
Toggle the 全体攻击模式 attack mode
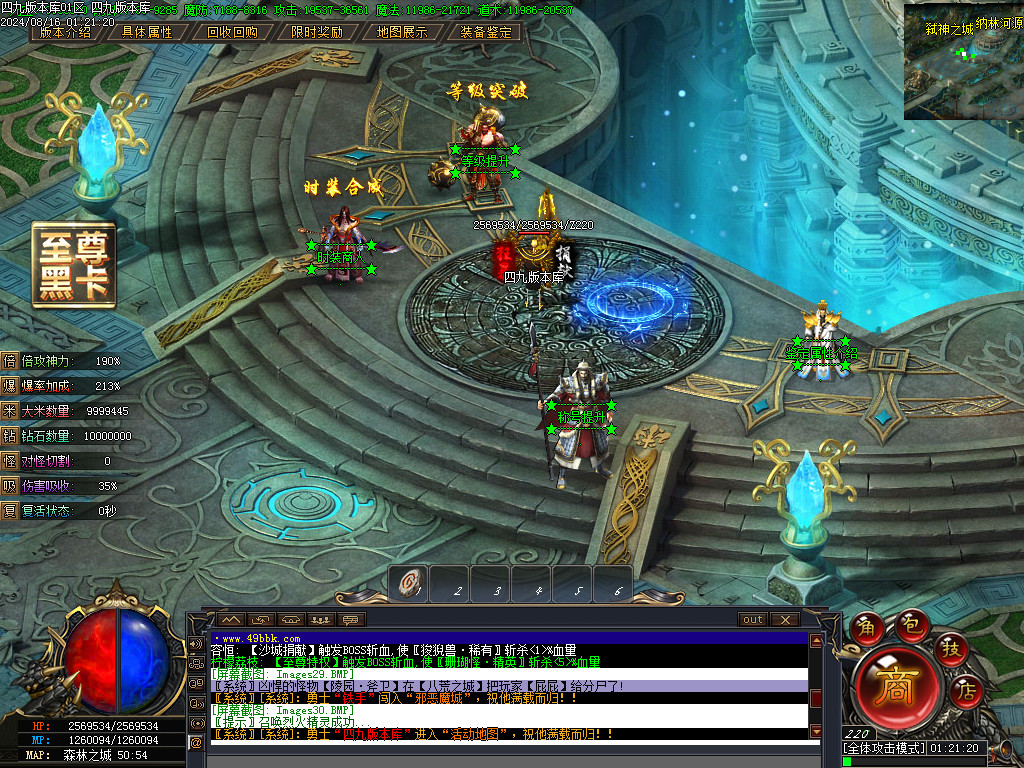coord(884,748)
